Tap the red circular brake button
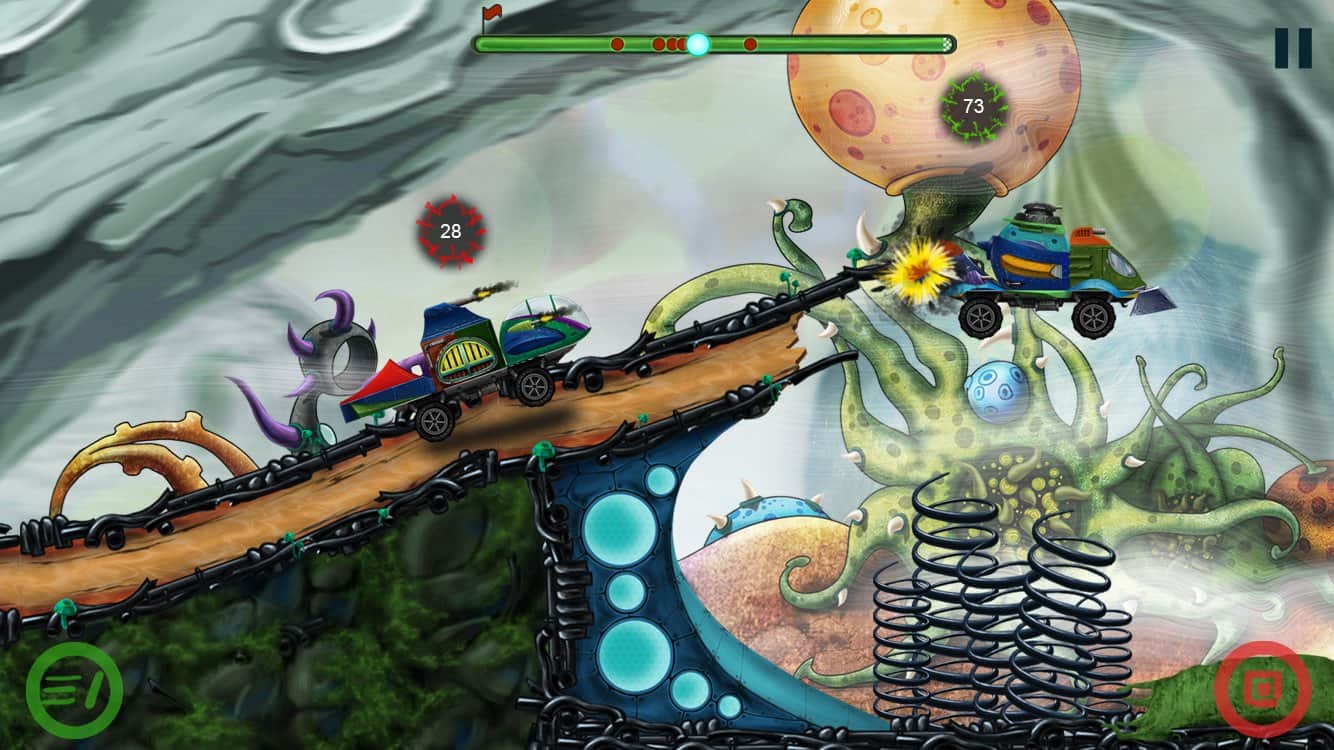Viewport: 1334px width, 750px height. (1263, 690)
